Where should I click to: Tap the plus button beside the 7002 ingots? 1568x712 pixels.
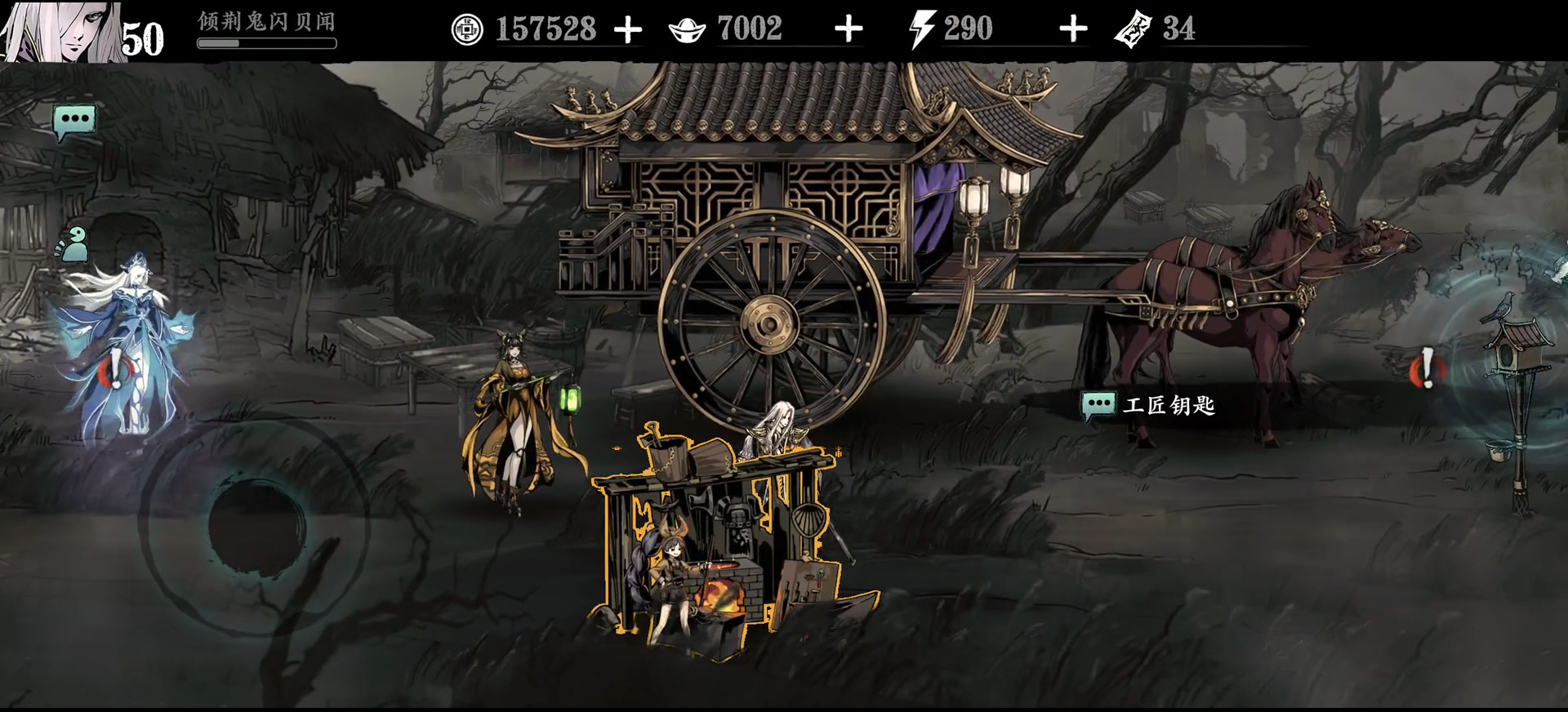(849, 30)
